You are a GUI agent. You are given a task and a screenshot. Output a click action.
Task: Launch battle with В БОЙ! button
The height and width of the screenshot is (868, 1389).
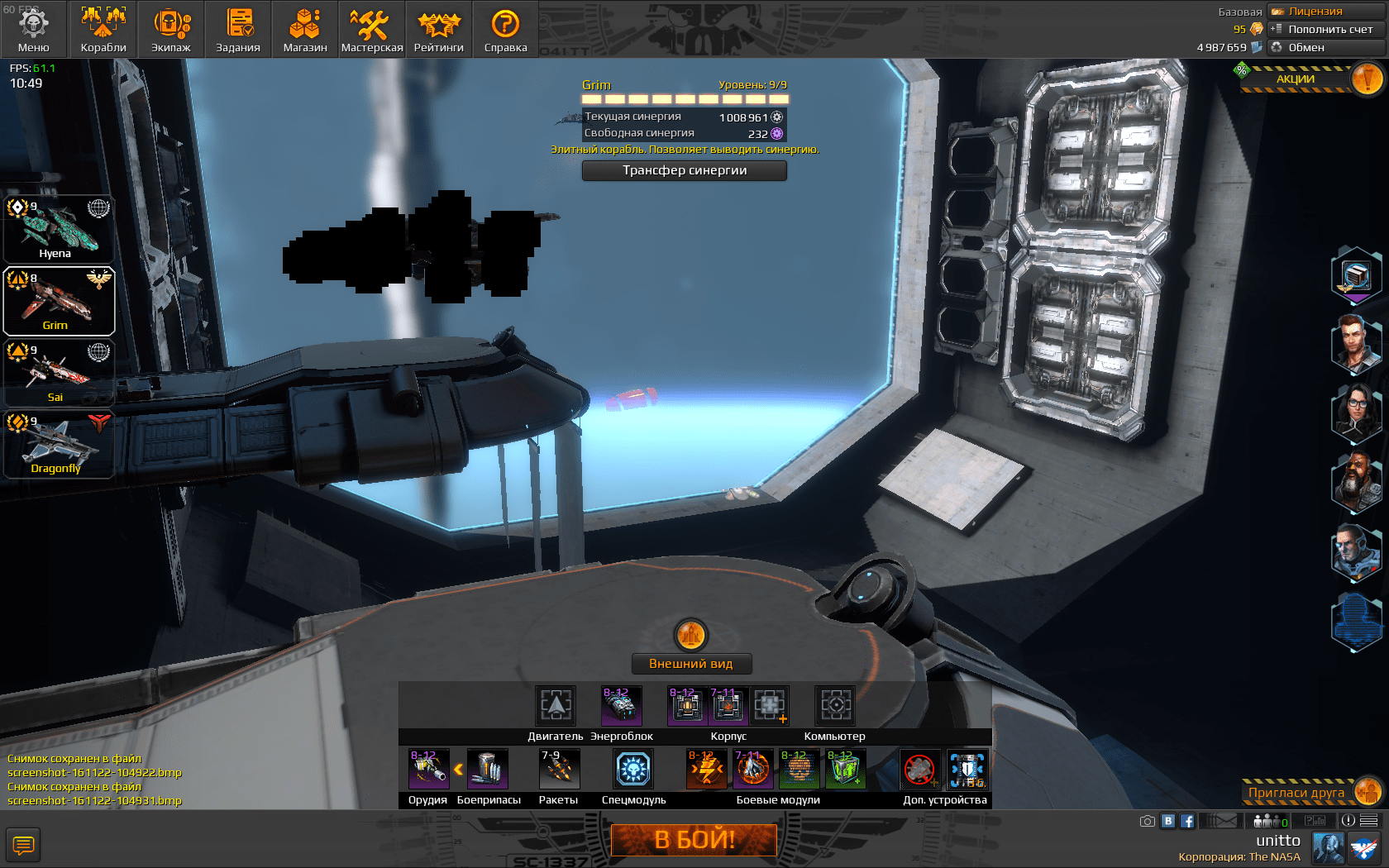coord(694,840)
